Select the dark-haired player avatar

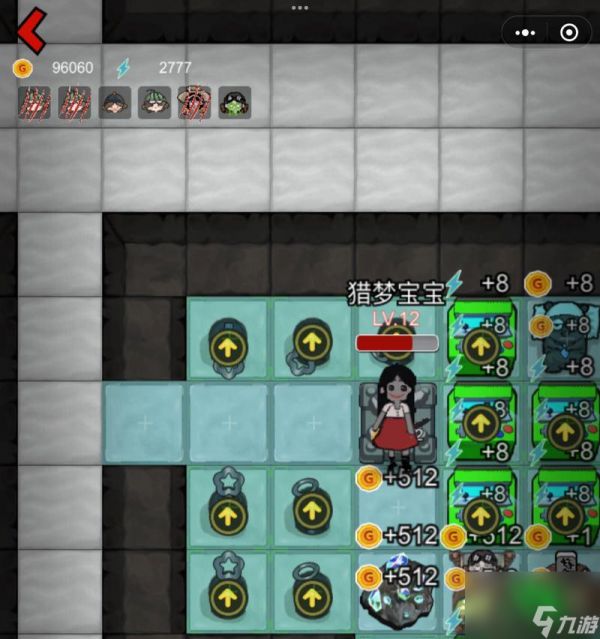114,102
